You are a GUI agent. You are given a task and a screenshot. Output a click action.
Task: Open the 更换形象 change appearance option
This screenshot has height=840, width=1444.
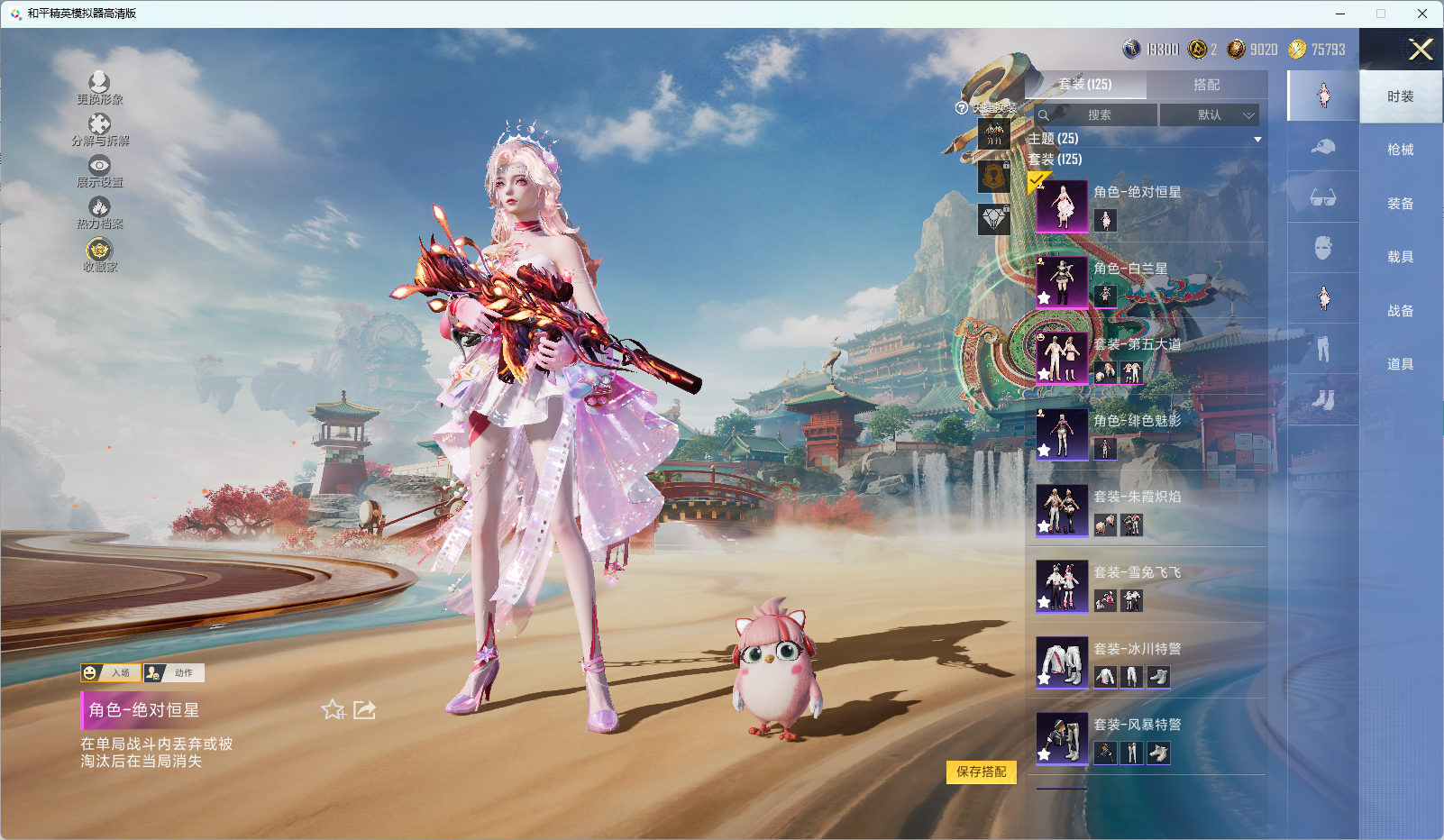[x=99, y=87]
